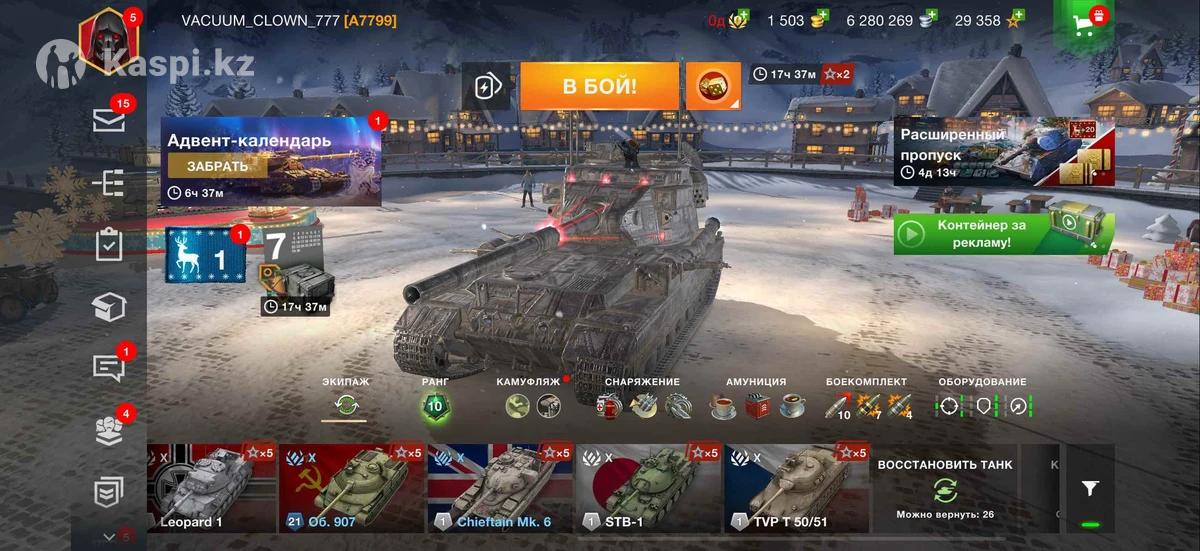Image resolution: width=1200 pixels, height=551 pixels.
Task: Open the tank carousel filter
Action: [1090, 488]
